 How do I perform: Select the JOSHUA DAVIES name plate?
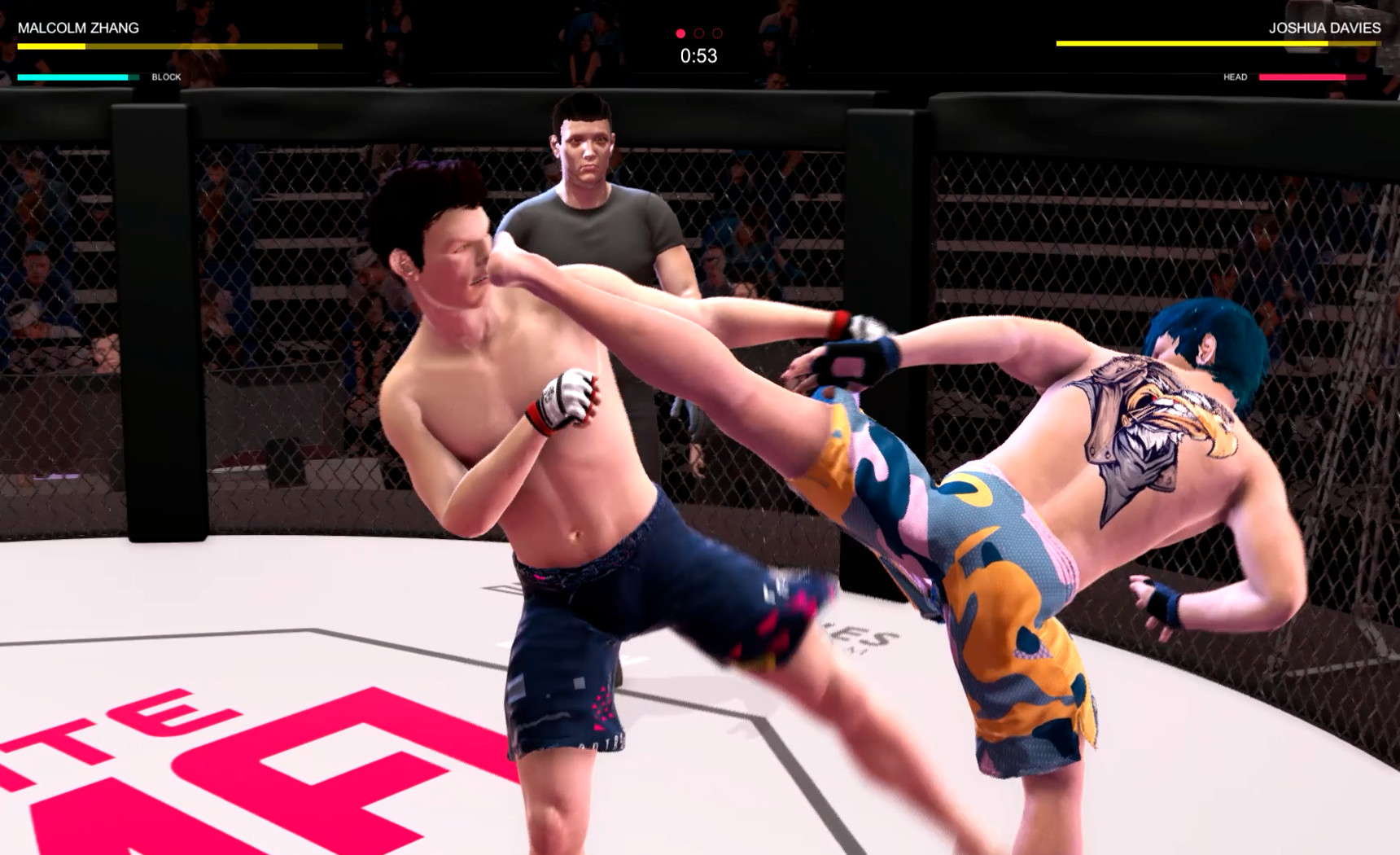tap(1323, 26)
